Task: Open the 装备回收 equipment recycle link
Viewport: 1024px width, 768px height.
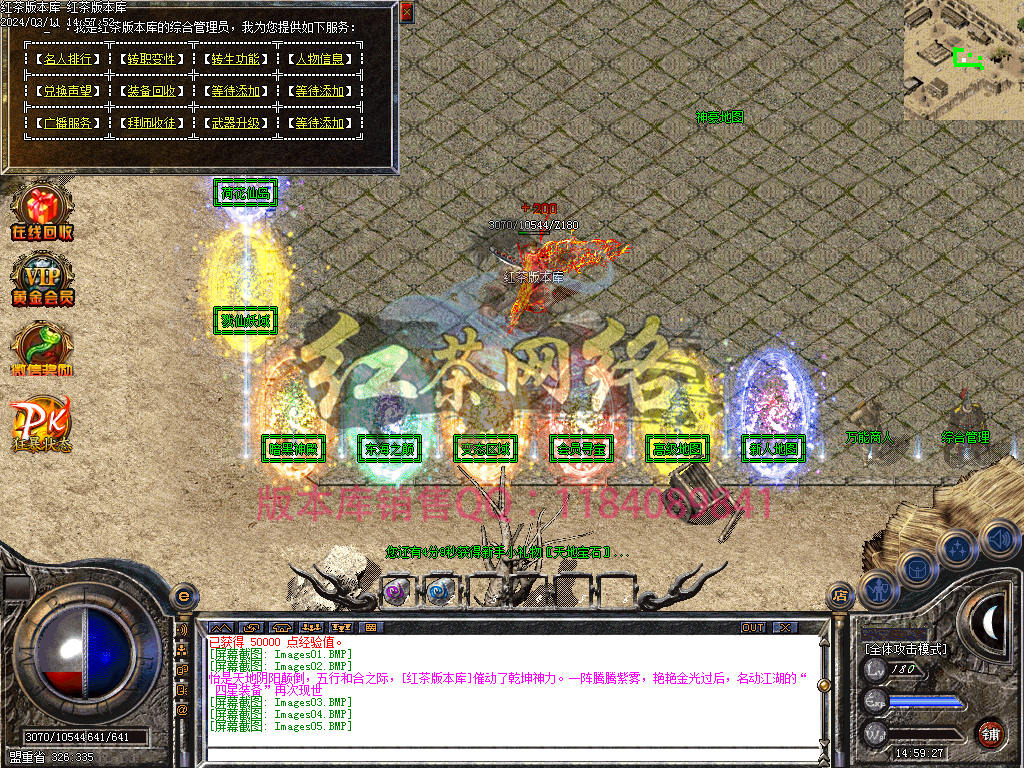Action: (151, 91)
